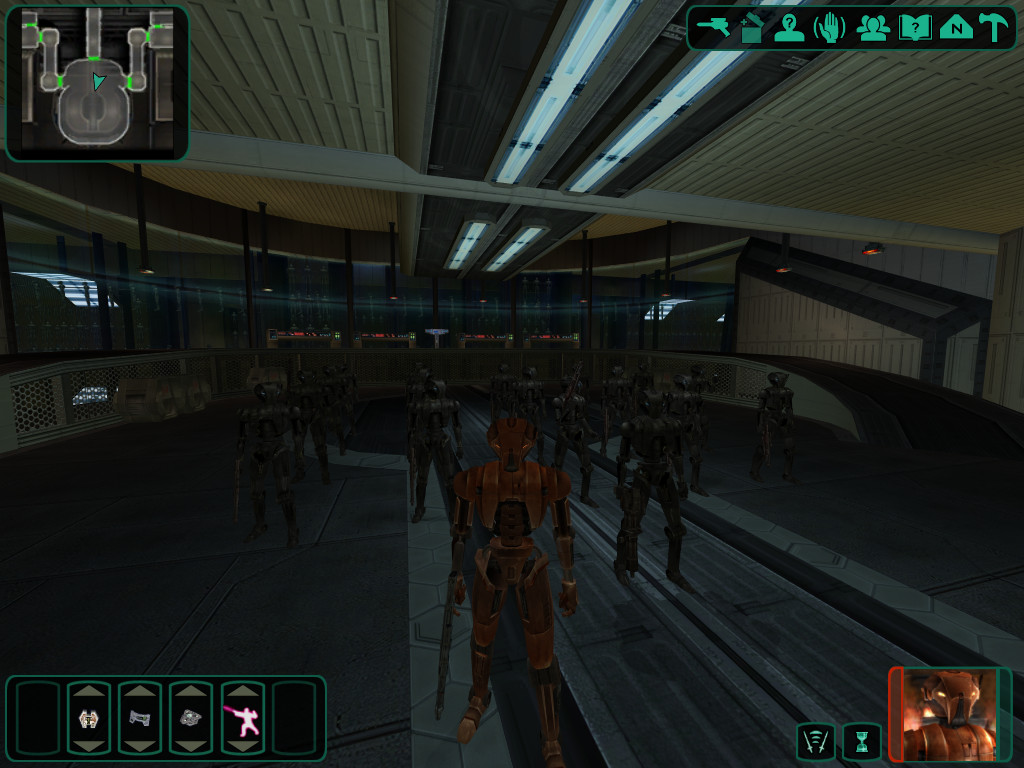Image resolution: width=1024 pixels, height=768 pixels.
Task: Open the options menu via the hammer icon
Action: (x=994, y=28)
